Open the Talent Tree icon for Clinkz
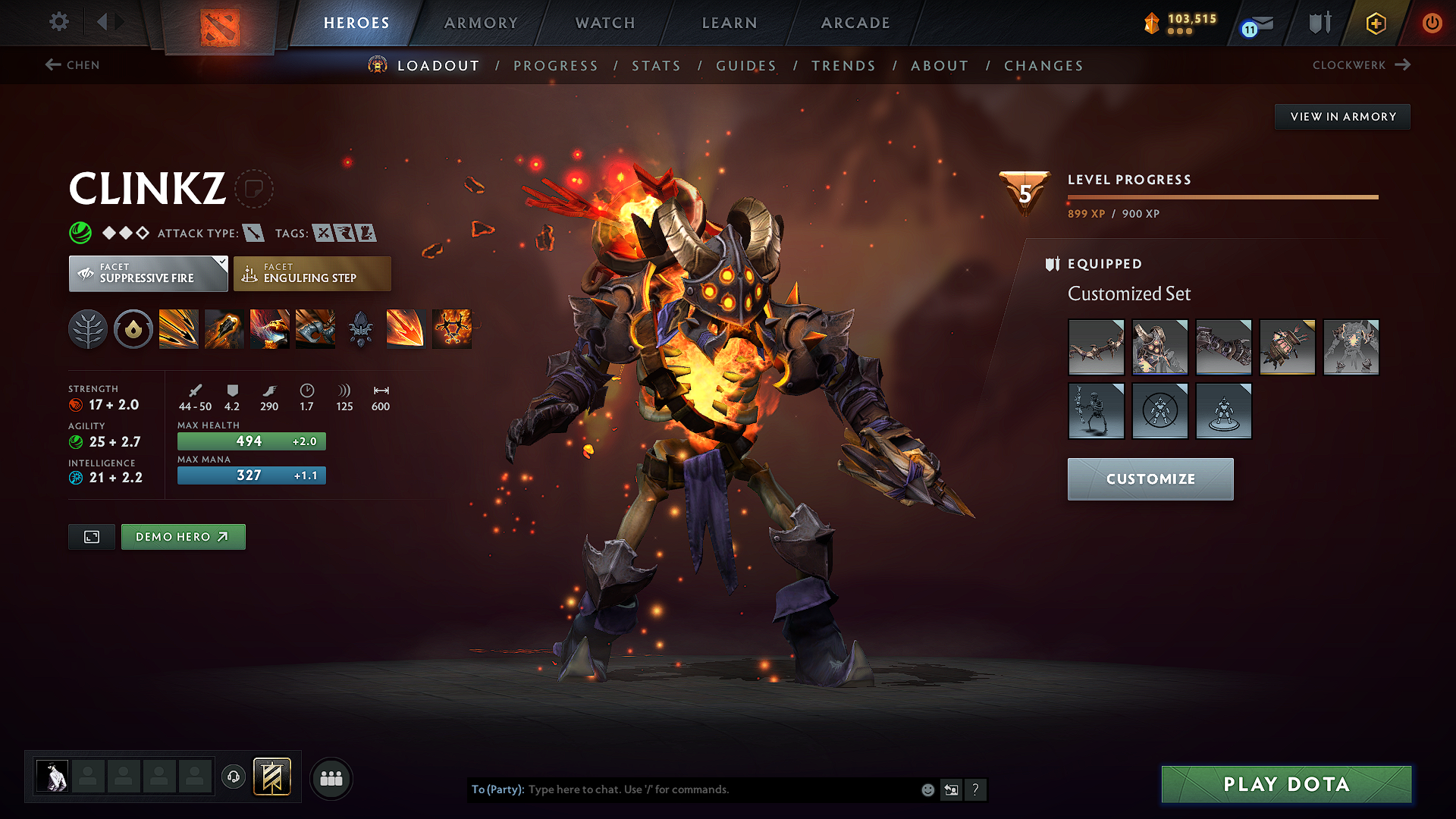Image resolution: width=1456 pixels, height=819 pixels. (88, 328)
